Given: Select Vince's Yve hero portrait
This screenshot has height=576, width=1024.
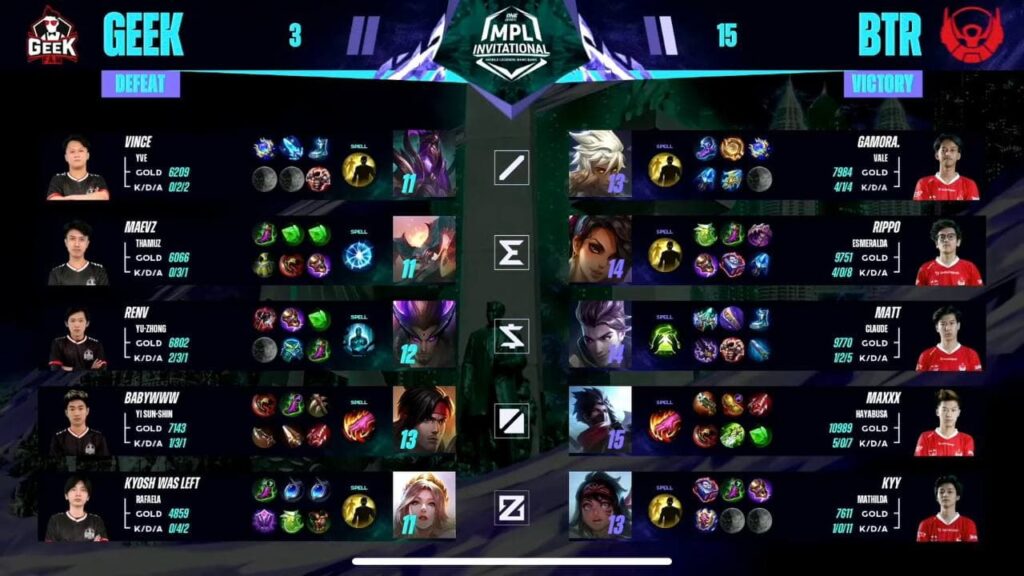Looking at the screenshot, I should tap(424, 164).
